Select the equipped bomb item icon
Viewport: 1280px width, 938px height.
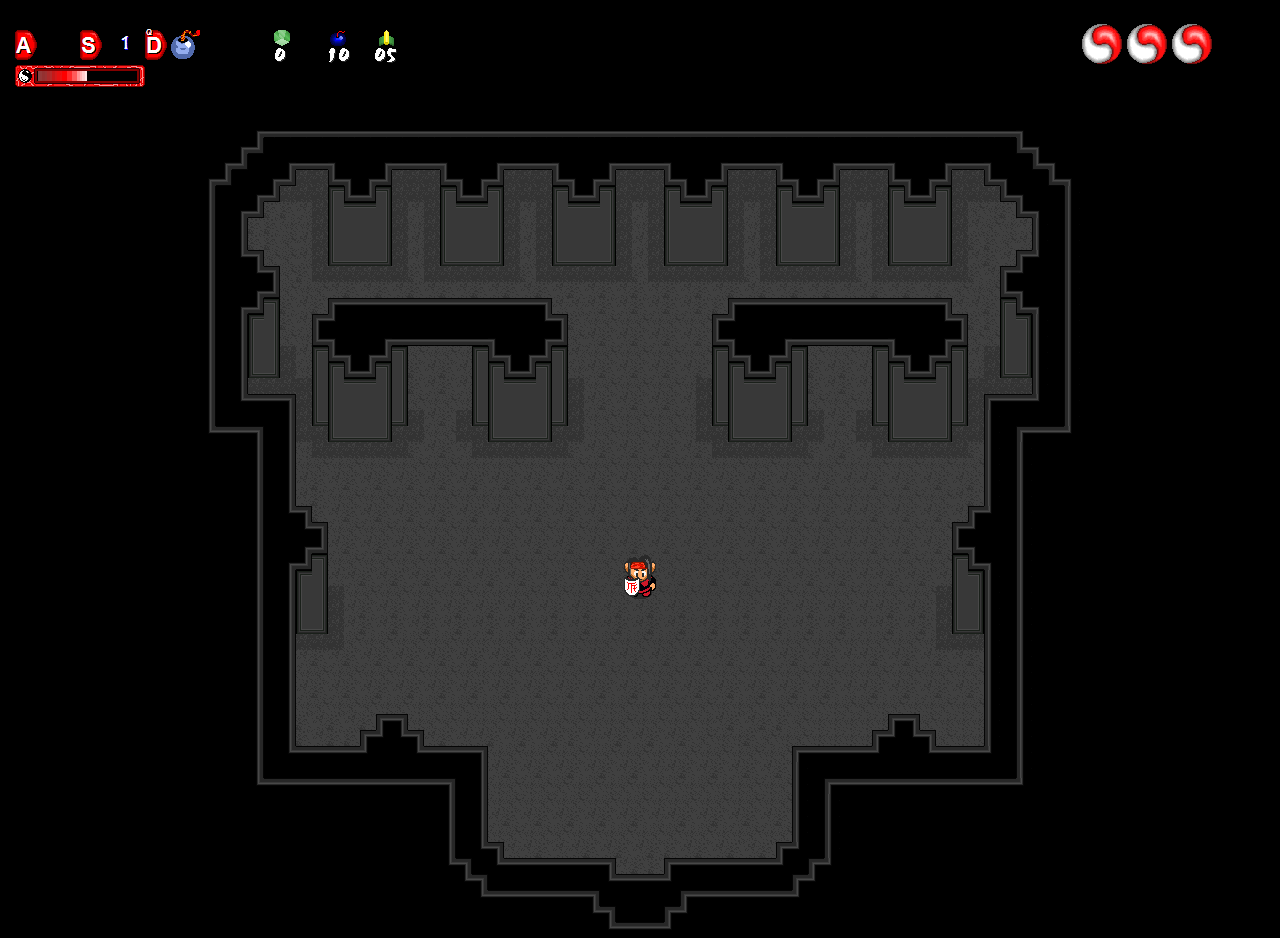(x=184, y=46)
